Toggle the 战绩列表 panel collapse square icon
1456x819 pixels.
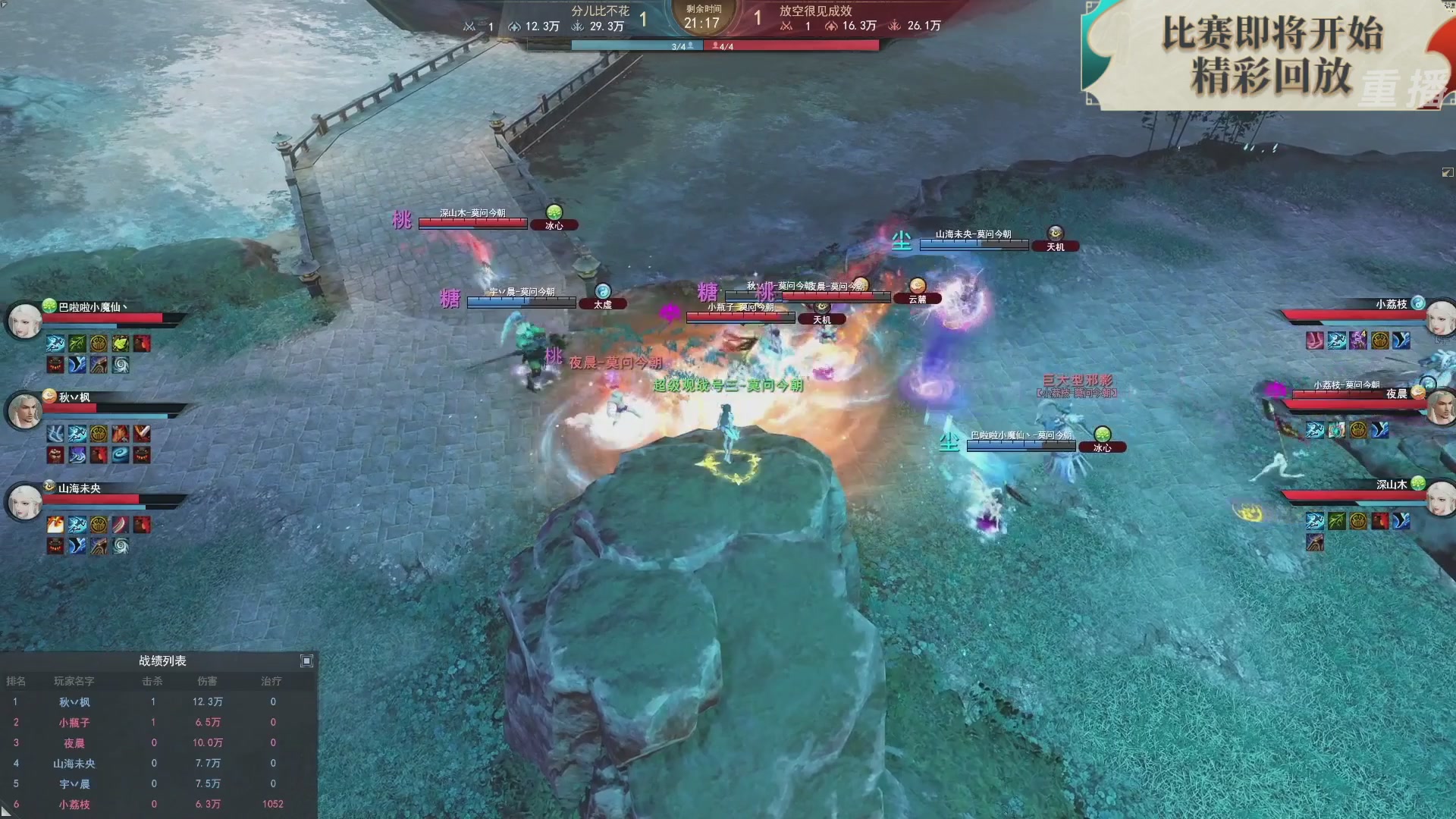[307, 661]
